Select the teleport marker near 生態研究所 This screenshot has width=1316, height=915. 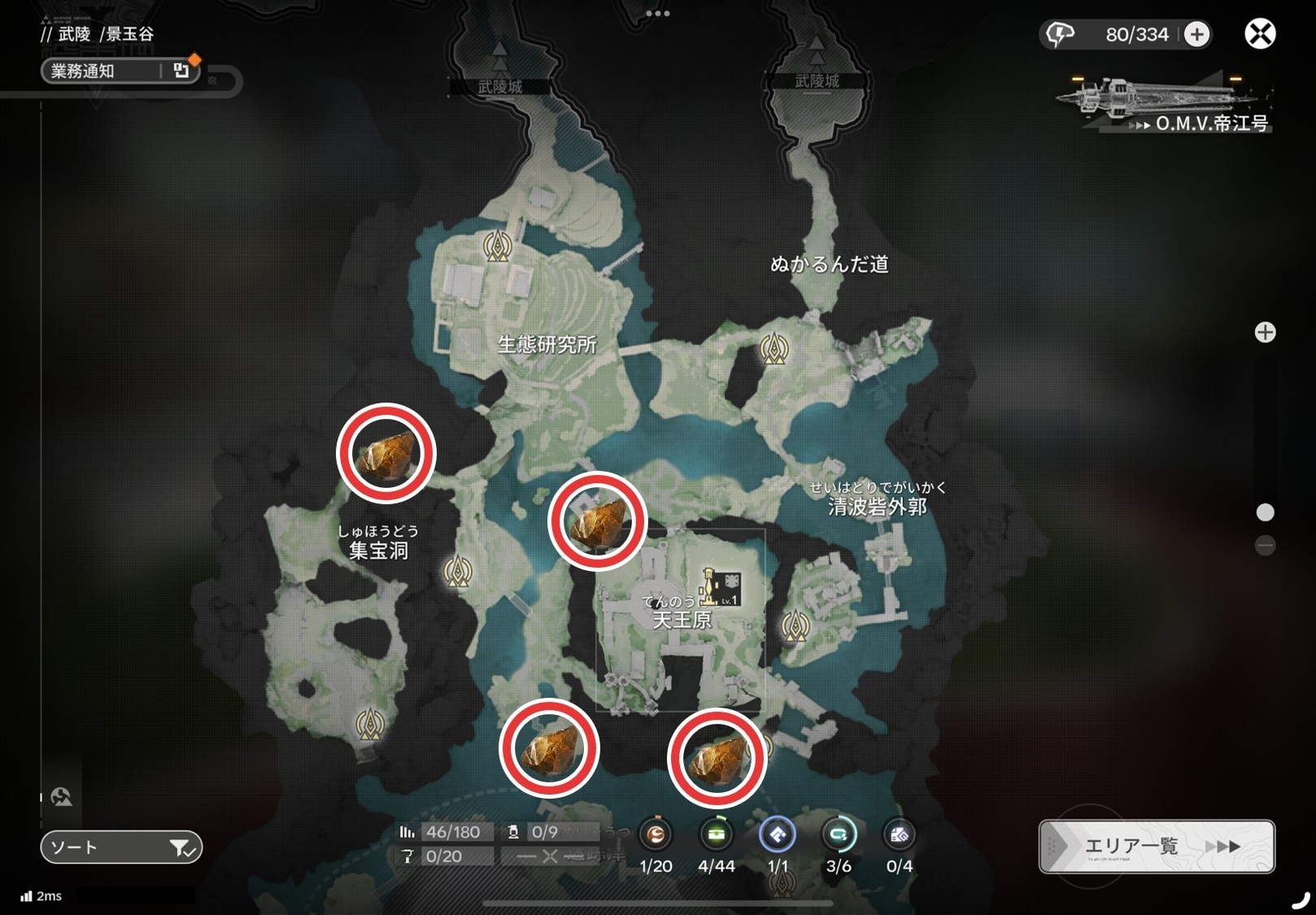(497, 245)
